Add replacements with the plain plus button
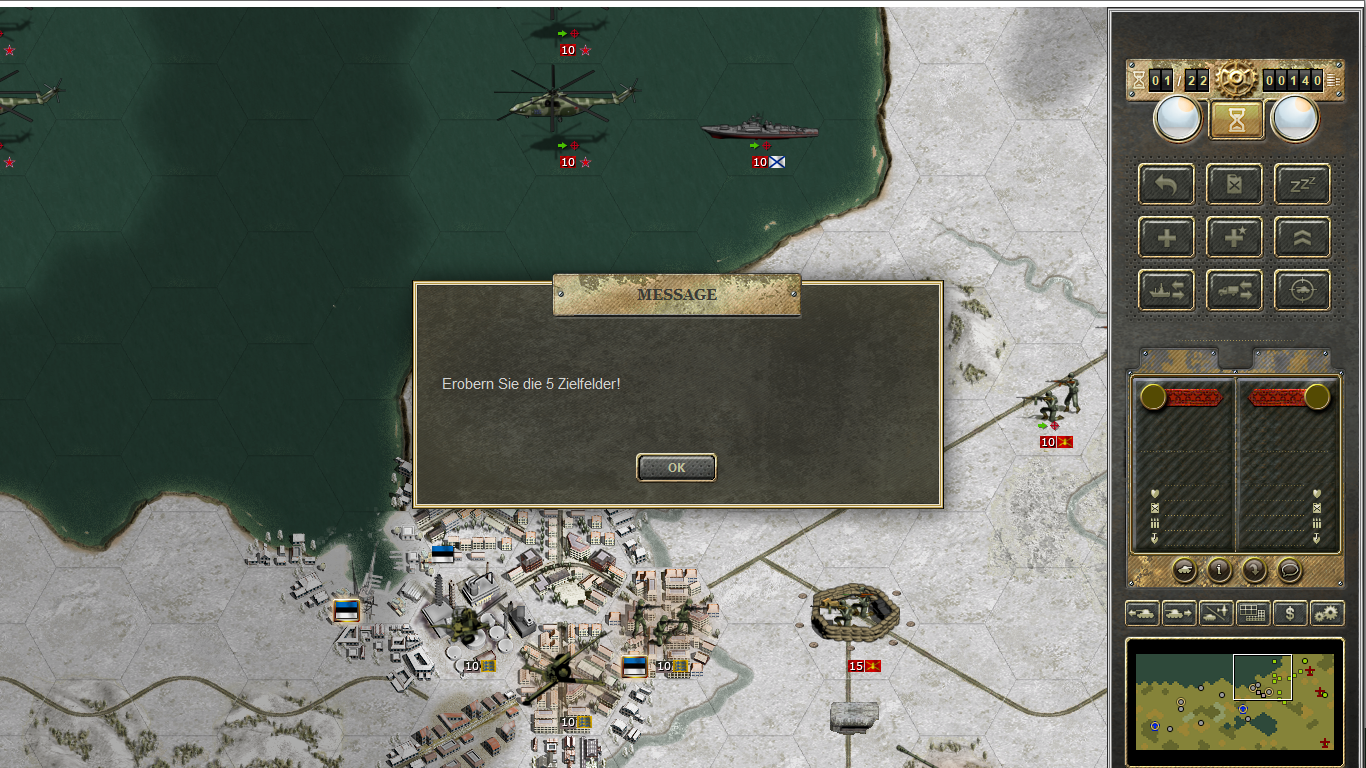 [x=1166, y=238]
